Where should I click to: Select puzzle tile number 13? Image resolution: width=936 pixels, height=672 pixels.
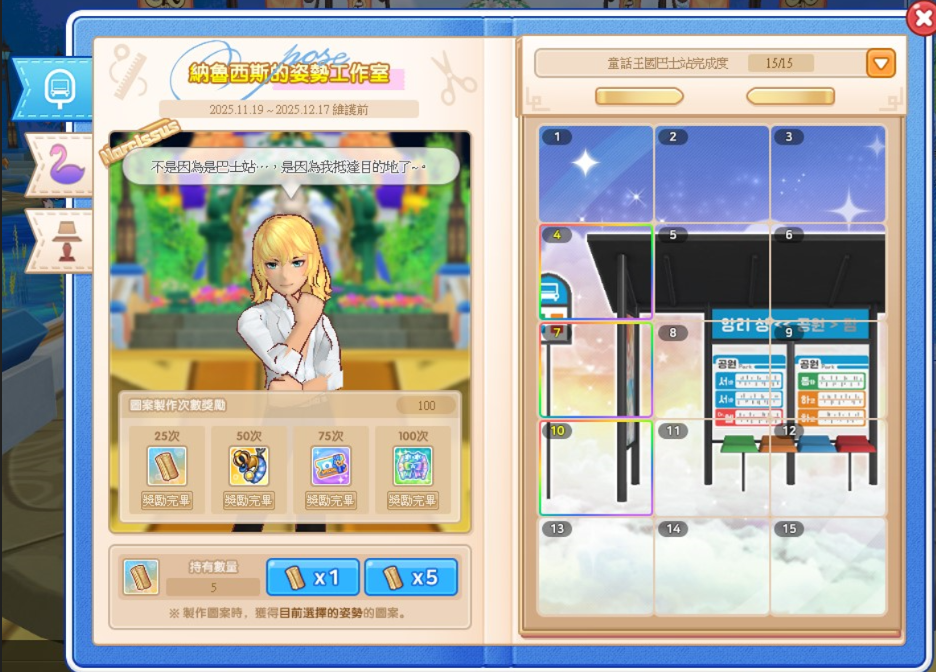click(596, 565)
